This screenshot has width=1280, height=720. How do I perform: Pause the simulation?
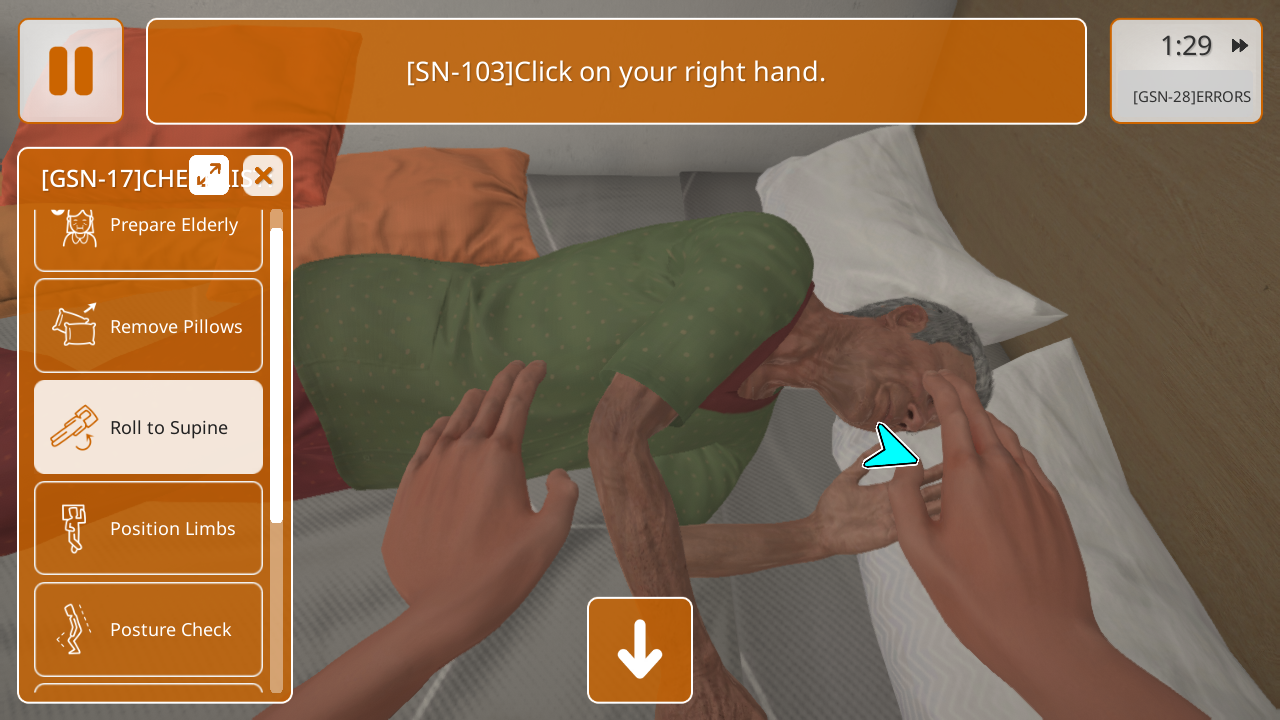[71, 71]
